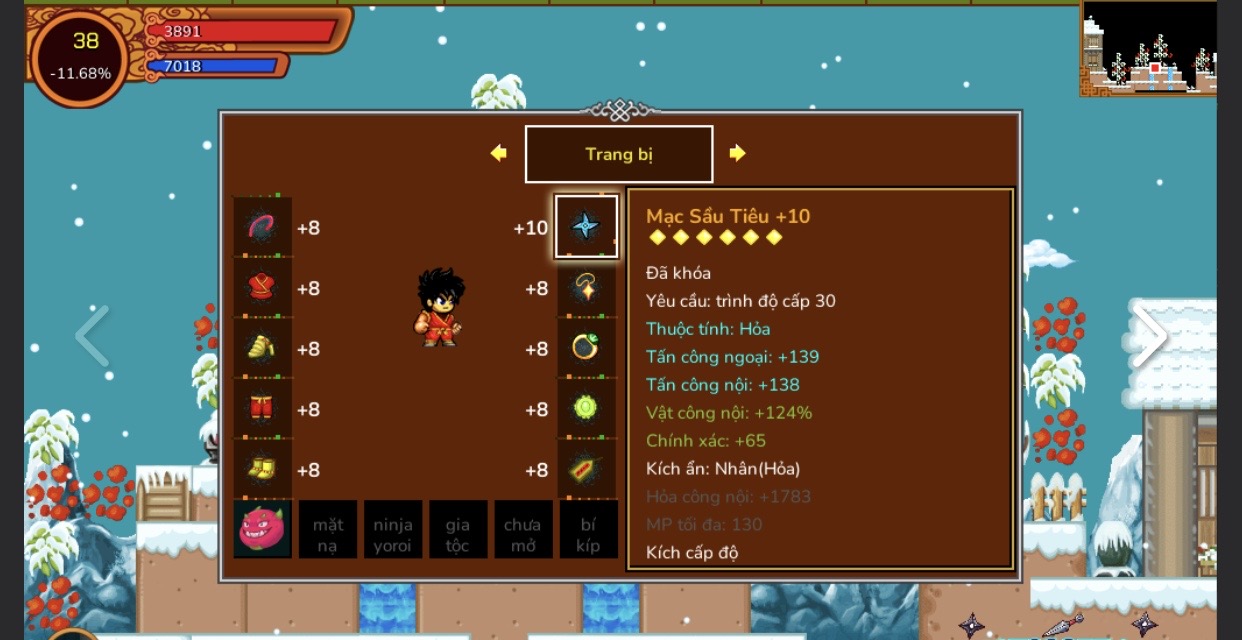The image size is (1242, 640).
Task: Select the empty gia tộc slot
Action: 458,529
